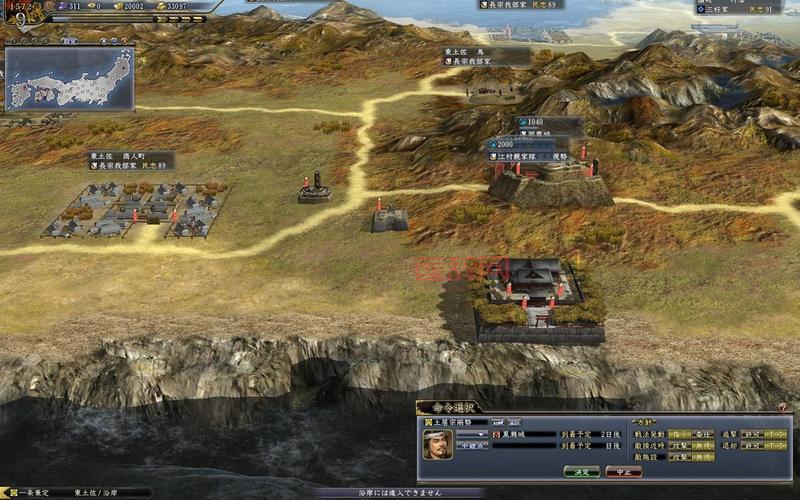The width and height of the screenshot is (800, 500).
Task: Select the general's portrait in the command panel
Action: (438, 444)
